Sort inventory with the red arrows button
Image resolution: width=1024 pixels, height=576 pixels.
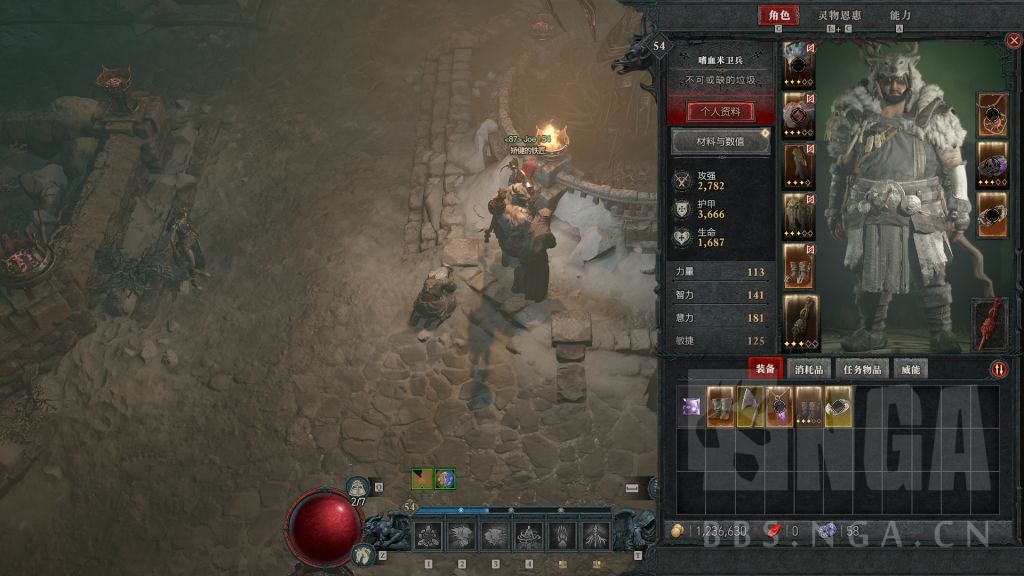pyautogui.click(x=999, y=369)
